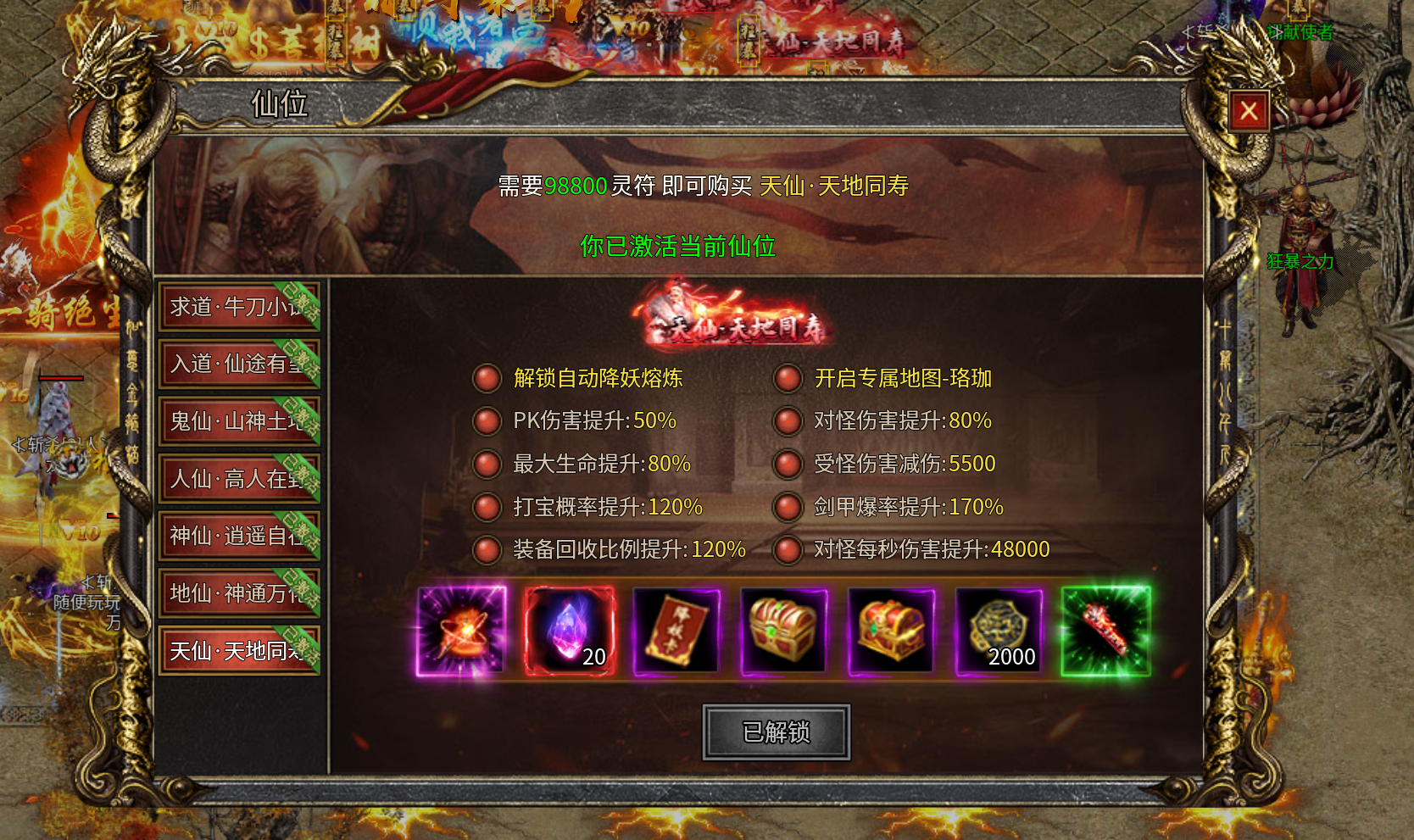This screenshot has height=840, width=1414.
Task: Toggle the orb beside 解锁自动降妖熔炼
Action: 486,380
